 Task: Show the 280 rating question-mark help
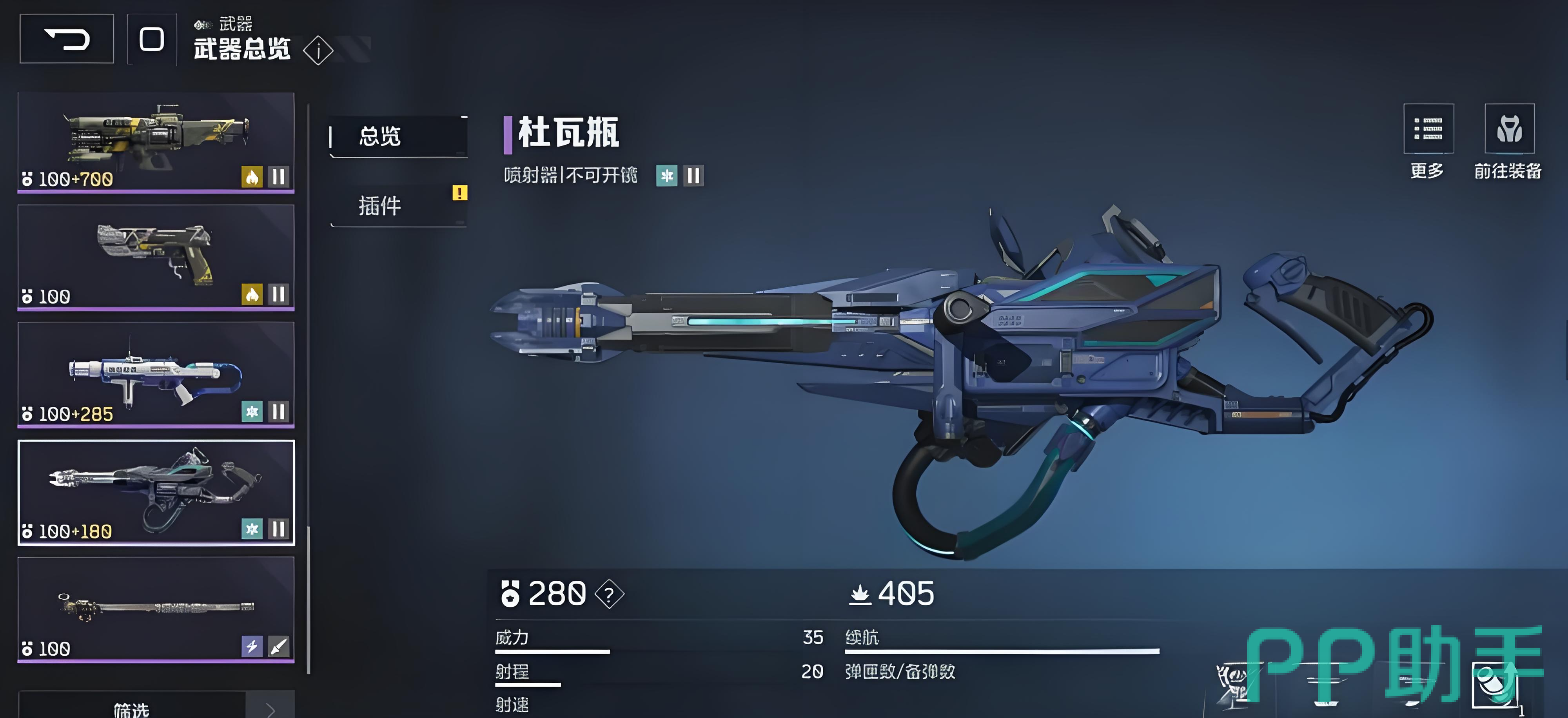point(609,594)
